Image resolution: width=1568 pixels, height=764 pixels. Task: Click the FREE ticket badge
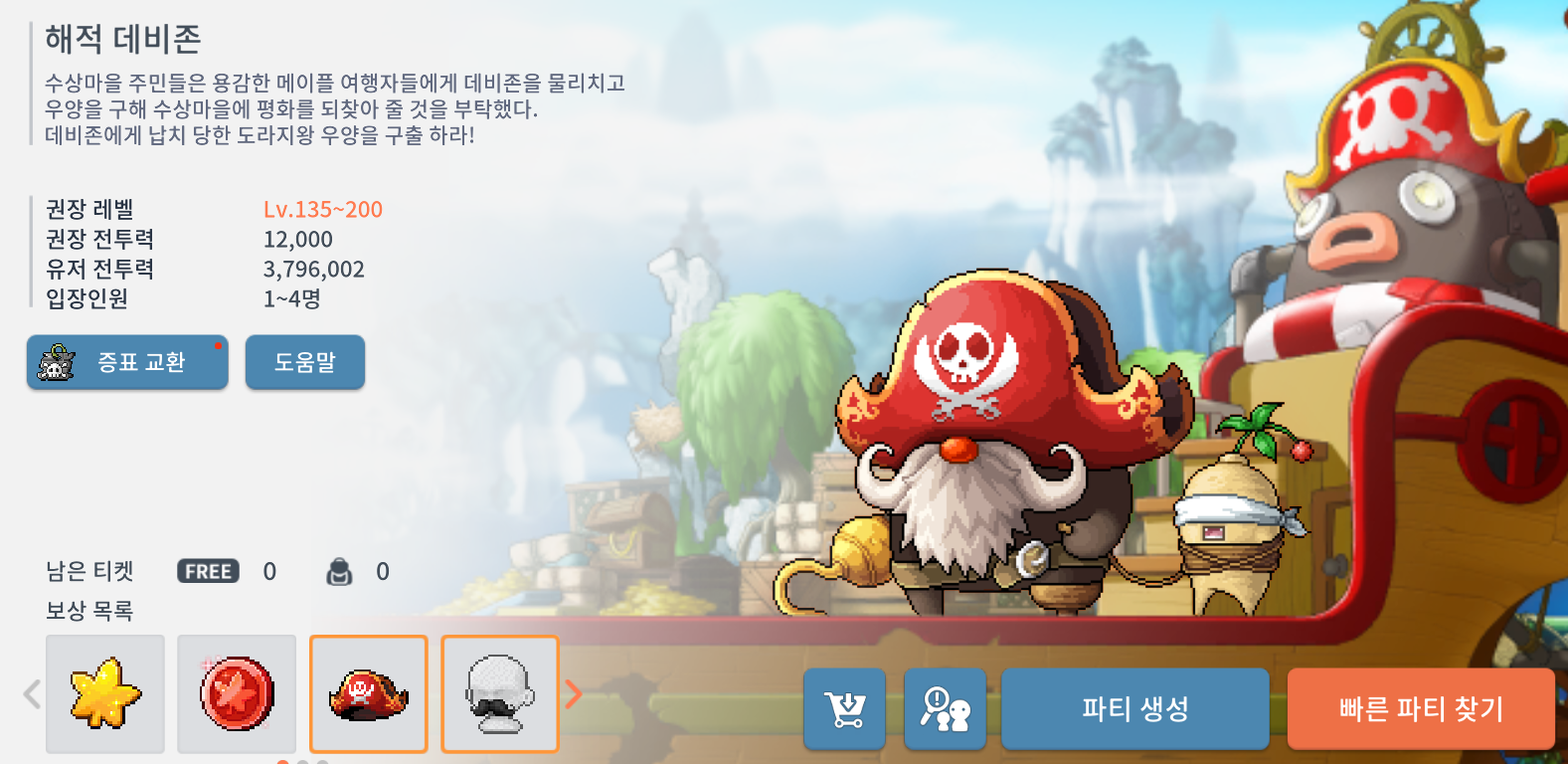pos(206,571)
